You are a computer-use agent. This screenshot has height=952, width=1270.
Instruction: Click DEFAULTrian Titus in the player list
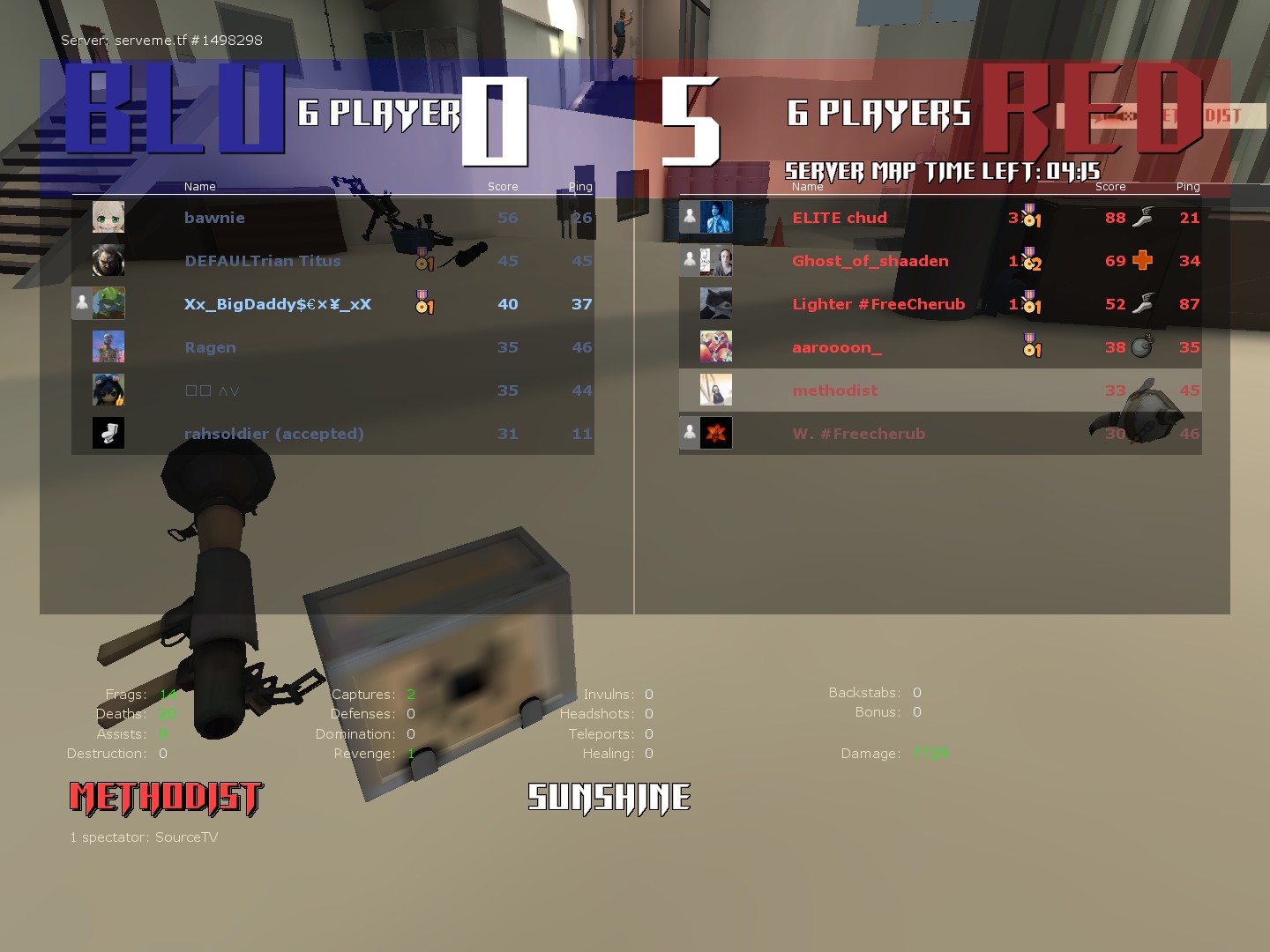click(262, 261)
